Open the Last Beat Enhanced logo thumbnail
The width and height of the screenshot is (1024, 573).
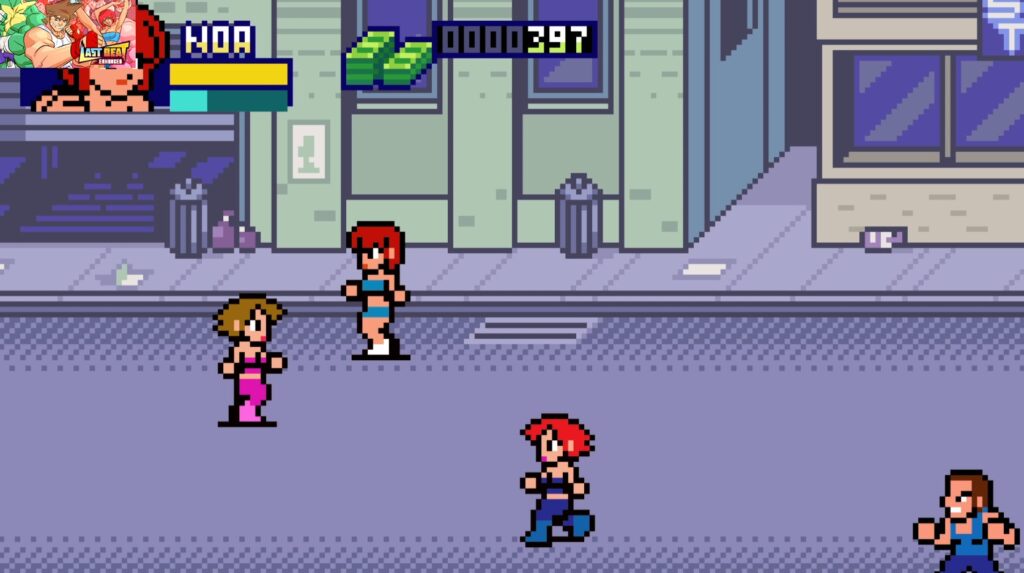[68, 34]
